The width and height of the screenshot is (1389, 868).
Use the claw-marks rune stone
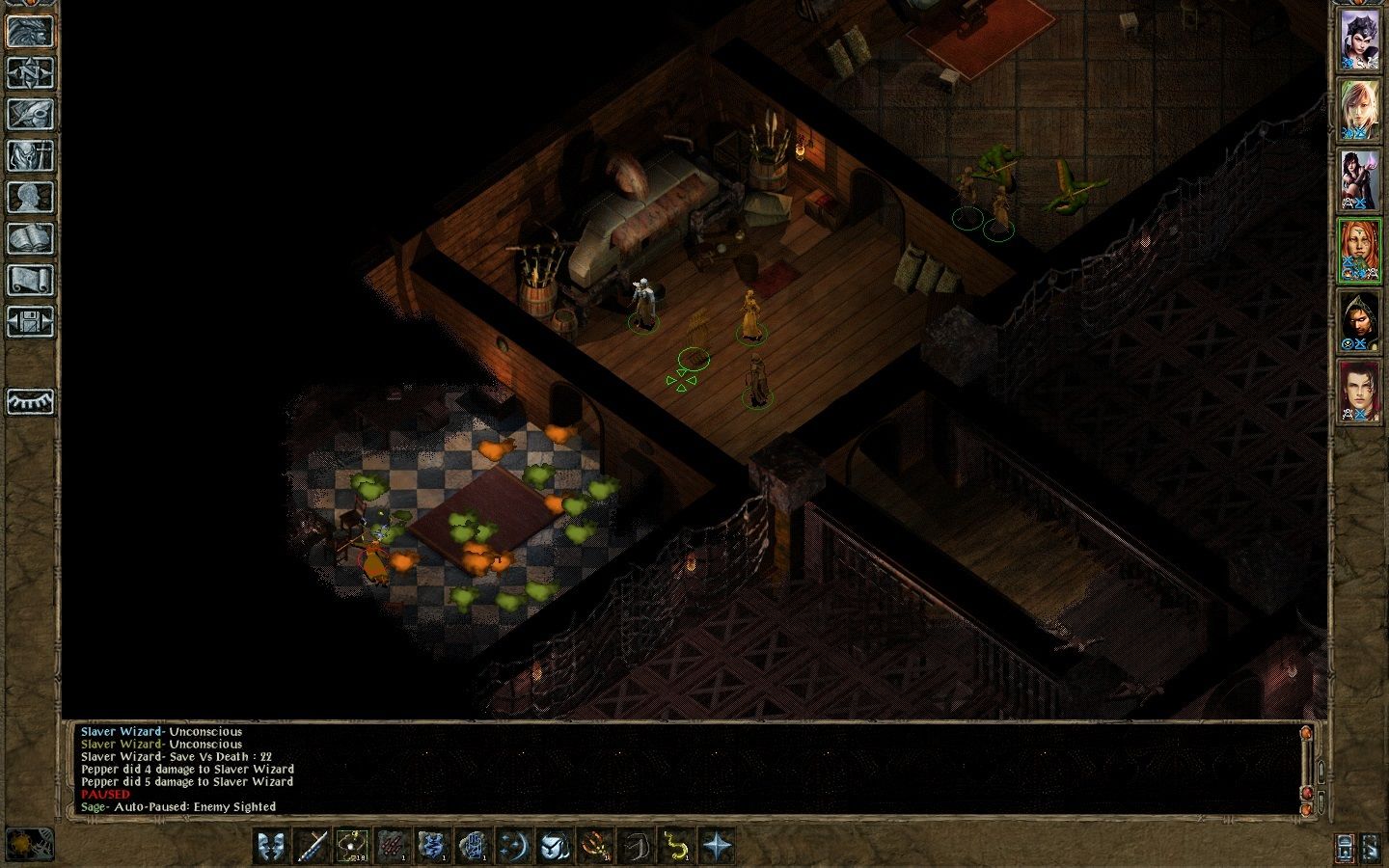[393, 846]
